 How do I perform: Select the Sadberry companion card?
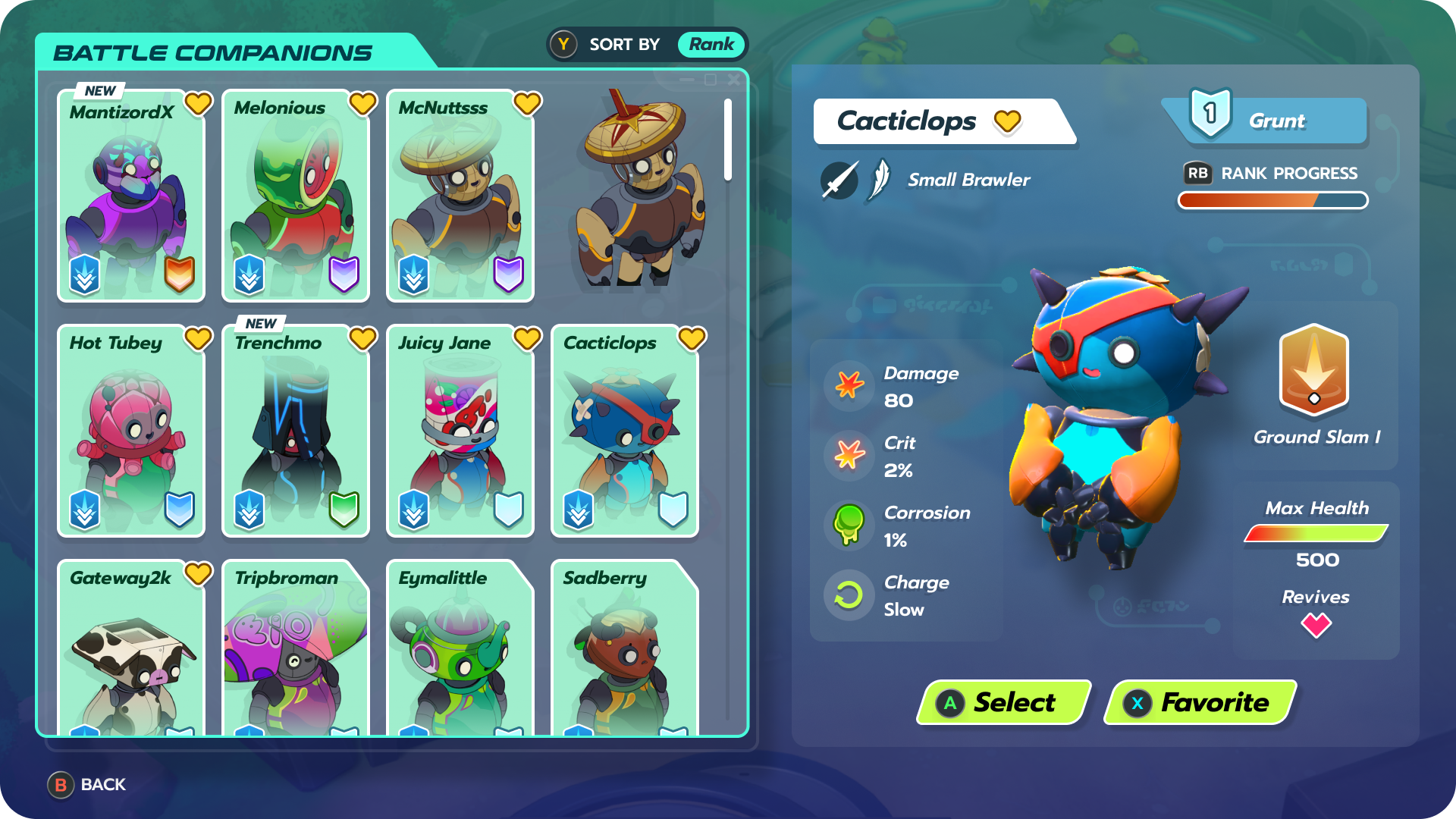pos(625,648)
